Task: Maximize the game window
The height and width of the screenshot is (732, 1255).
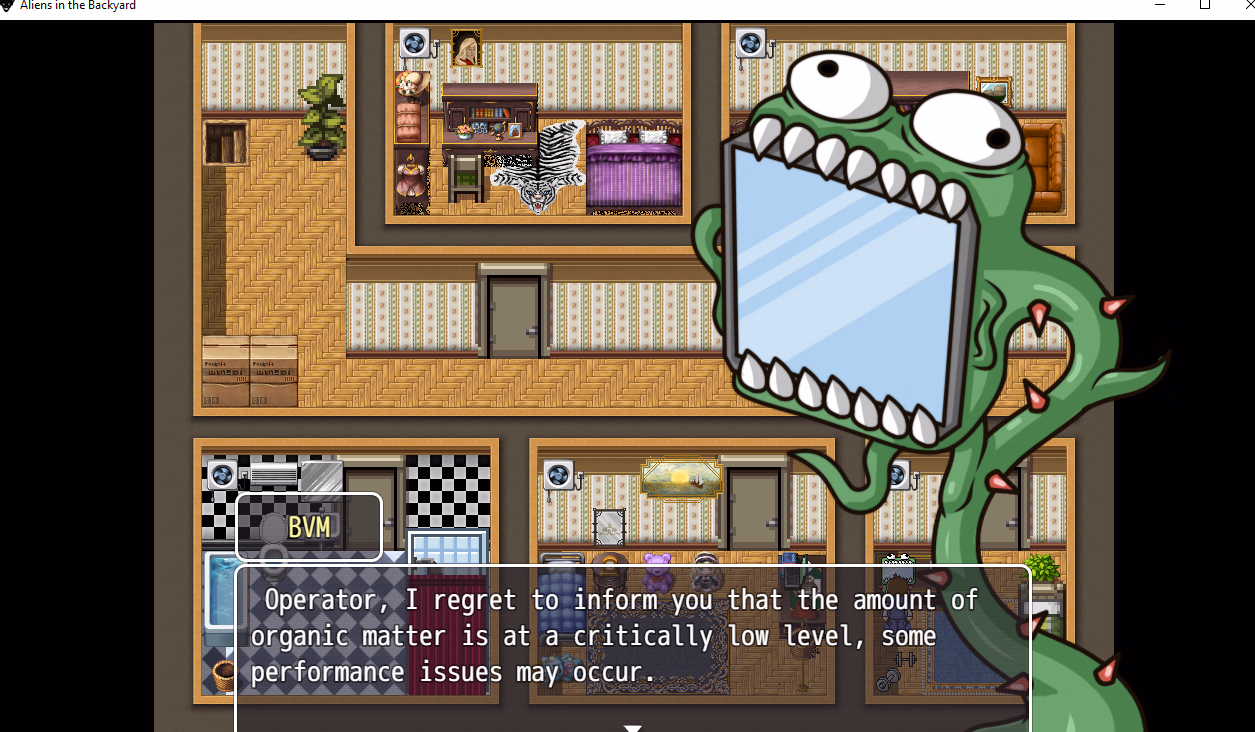Action: [1205, 5]
